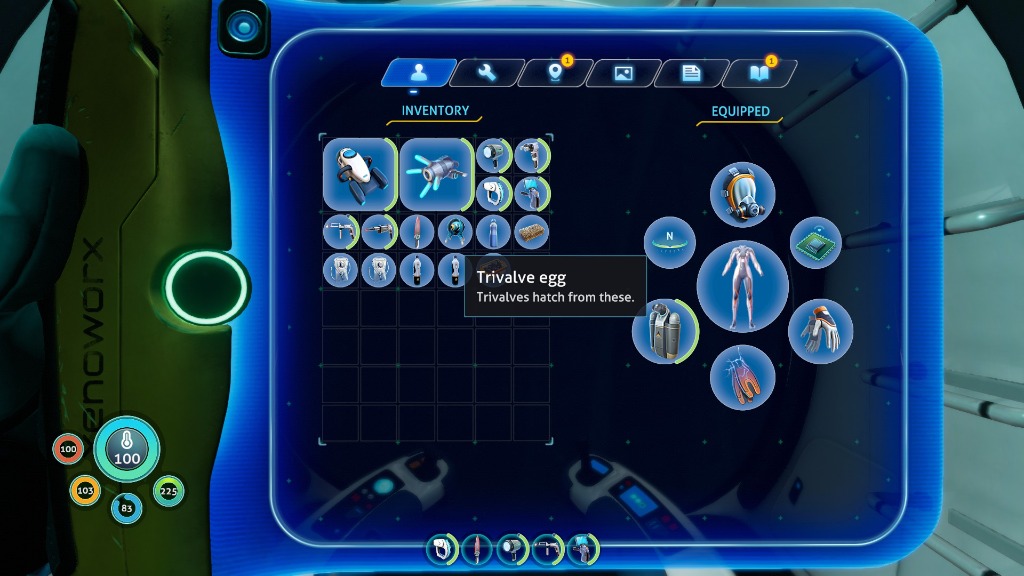
Task: Open the picture gallery tab
Action: (623, 73)
